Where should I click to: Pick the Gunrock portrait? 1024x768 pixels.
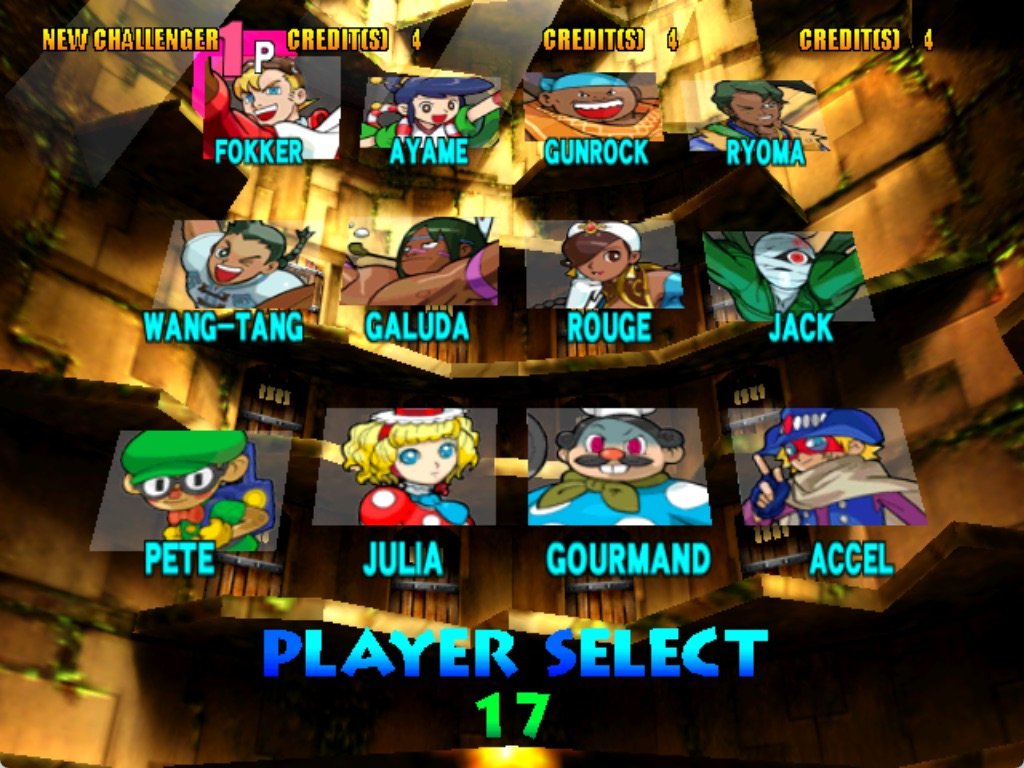(x=595, y=105)
